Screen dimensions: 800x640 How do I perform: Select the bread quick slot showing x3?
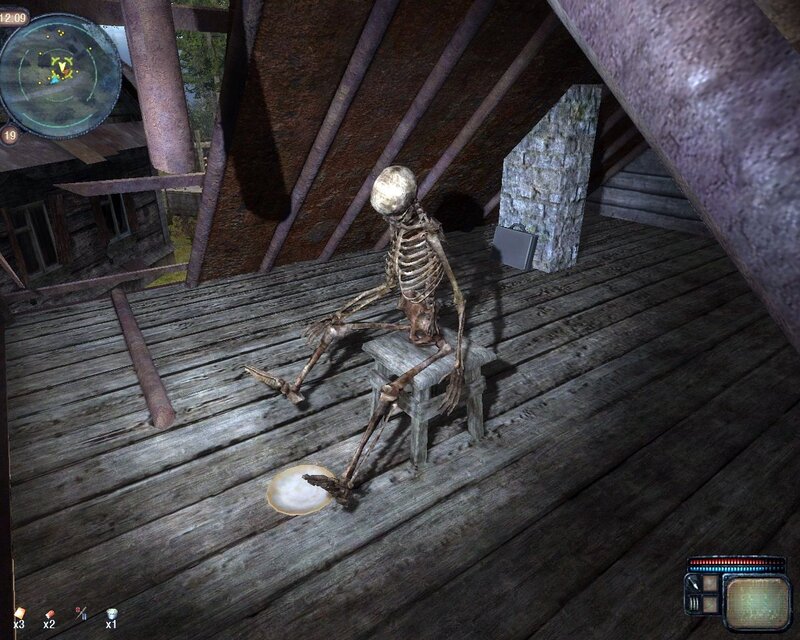point(19,611)
